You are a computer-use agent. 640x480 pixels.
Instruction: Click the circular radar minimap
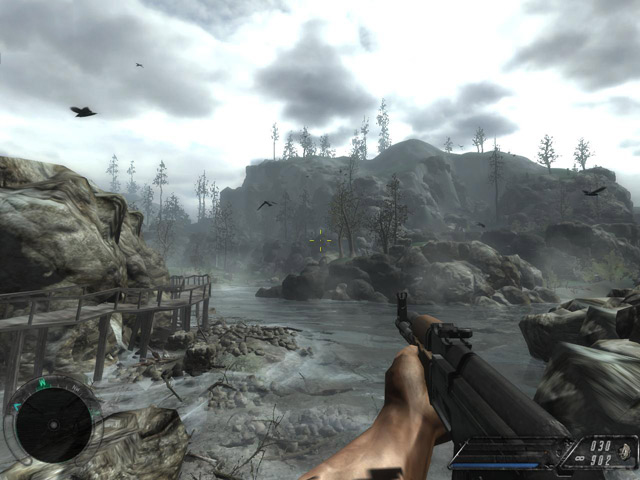pos(53,425)
